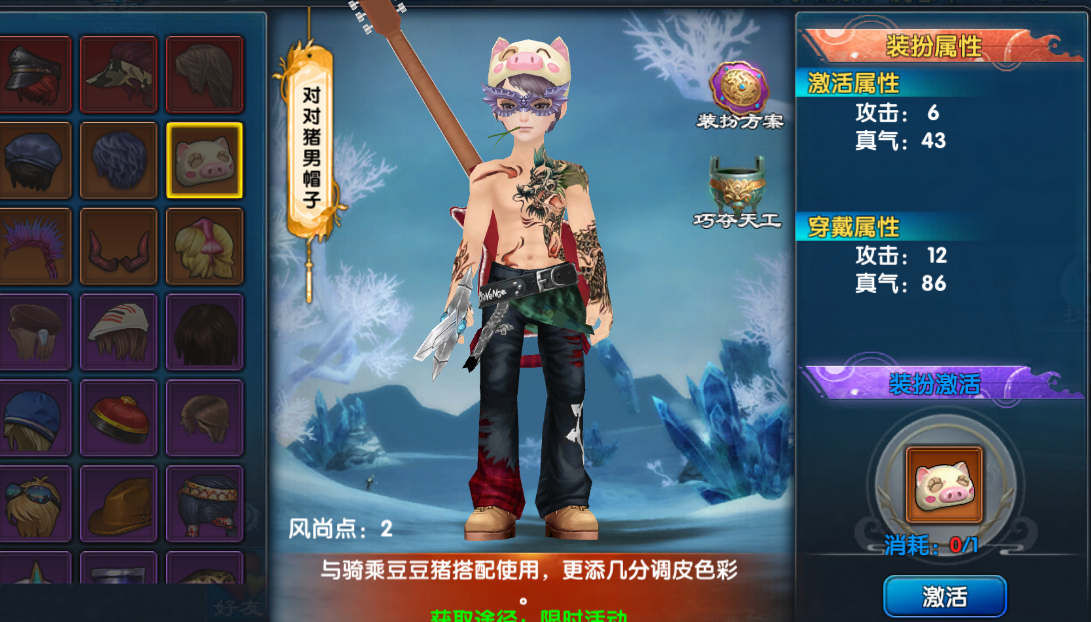Choose the long black hair slot

coord(204,332)
